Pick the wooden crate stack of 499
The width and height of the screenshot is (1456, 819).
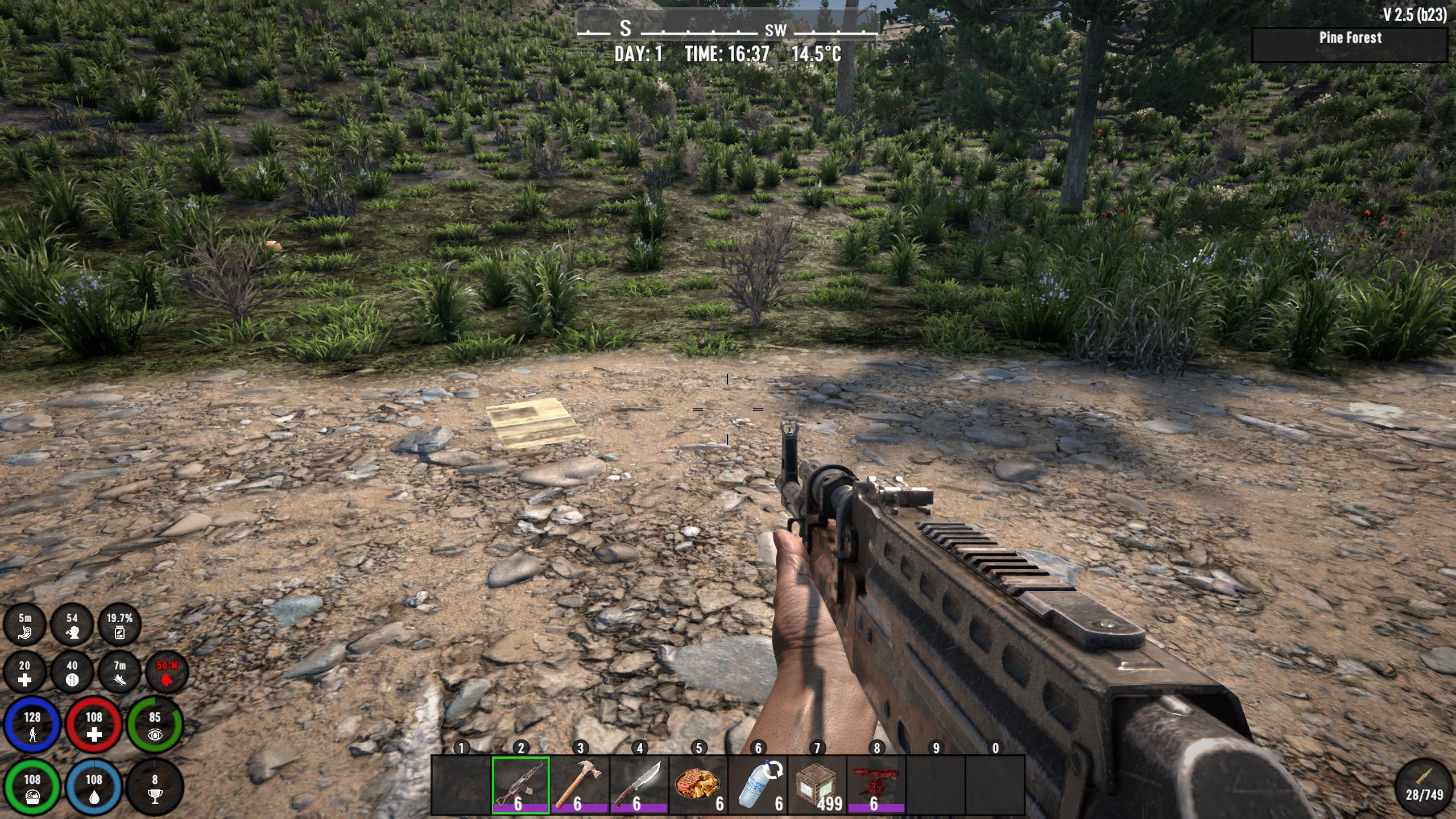tap(817, 785)
